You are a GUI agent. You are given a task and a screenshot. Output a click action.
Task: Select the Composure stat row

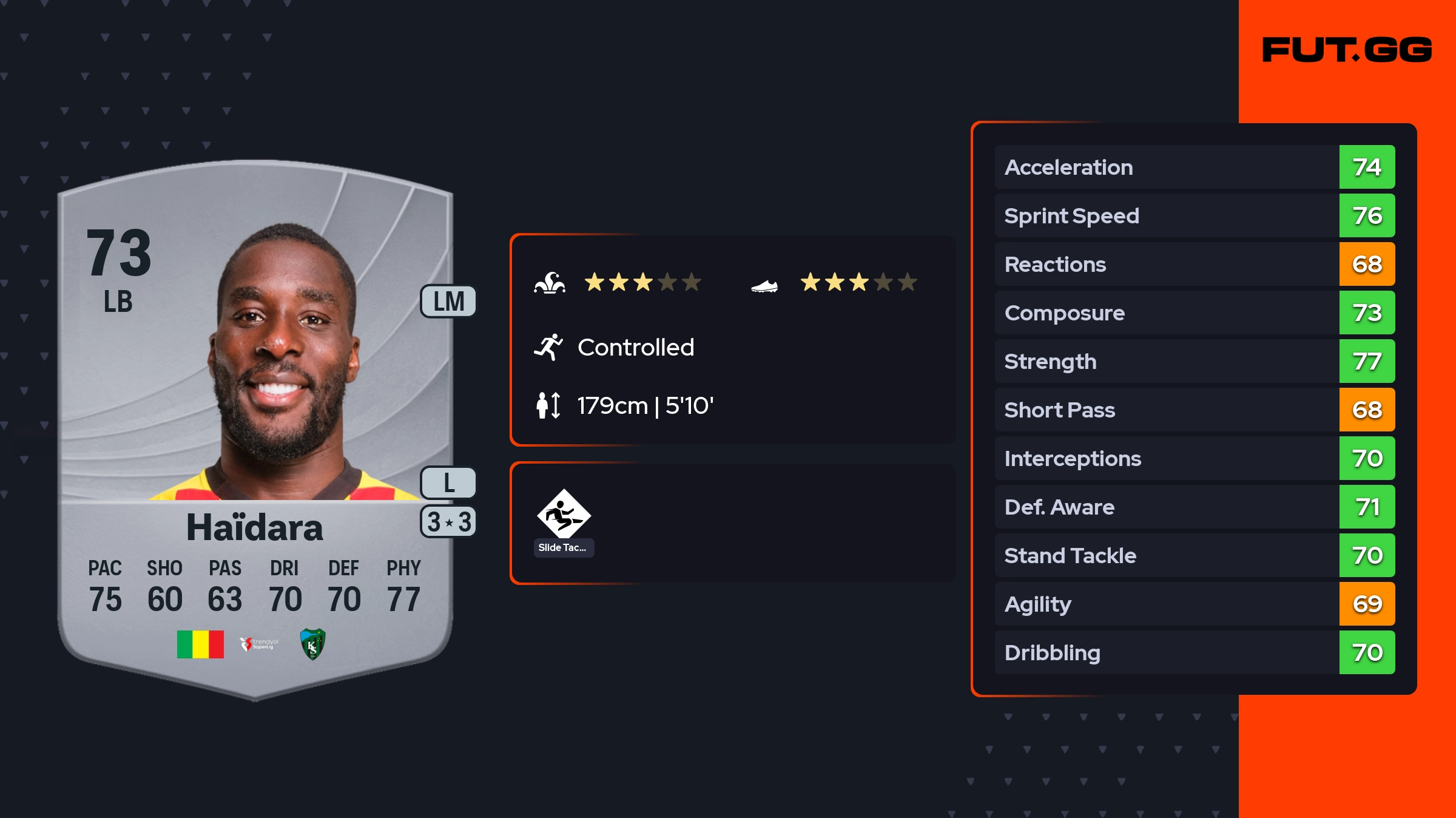point(1194,313)
